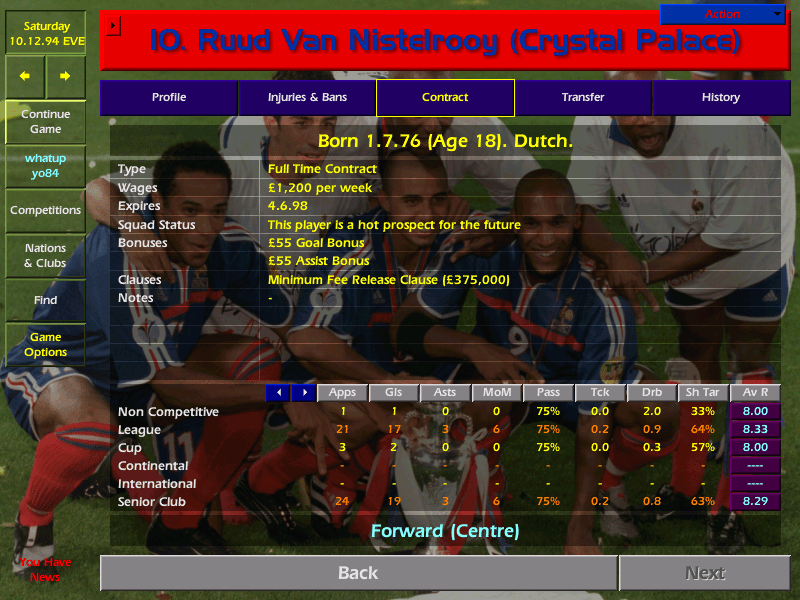This screenshot has width=800, height=600.
Task: Open the Action dropdown menu
Action: [723, 14]
